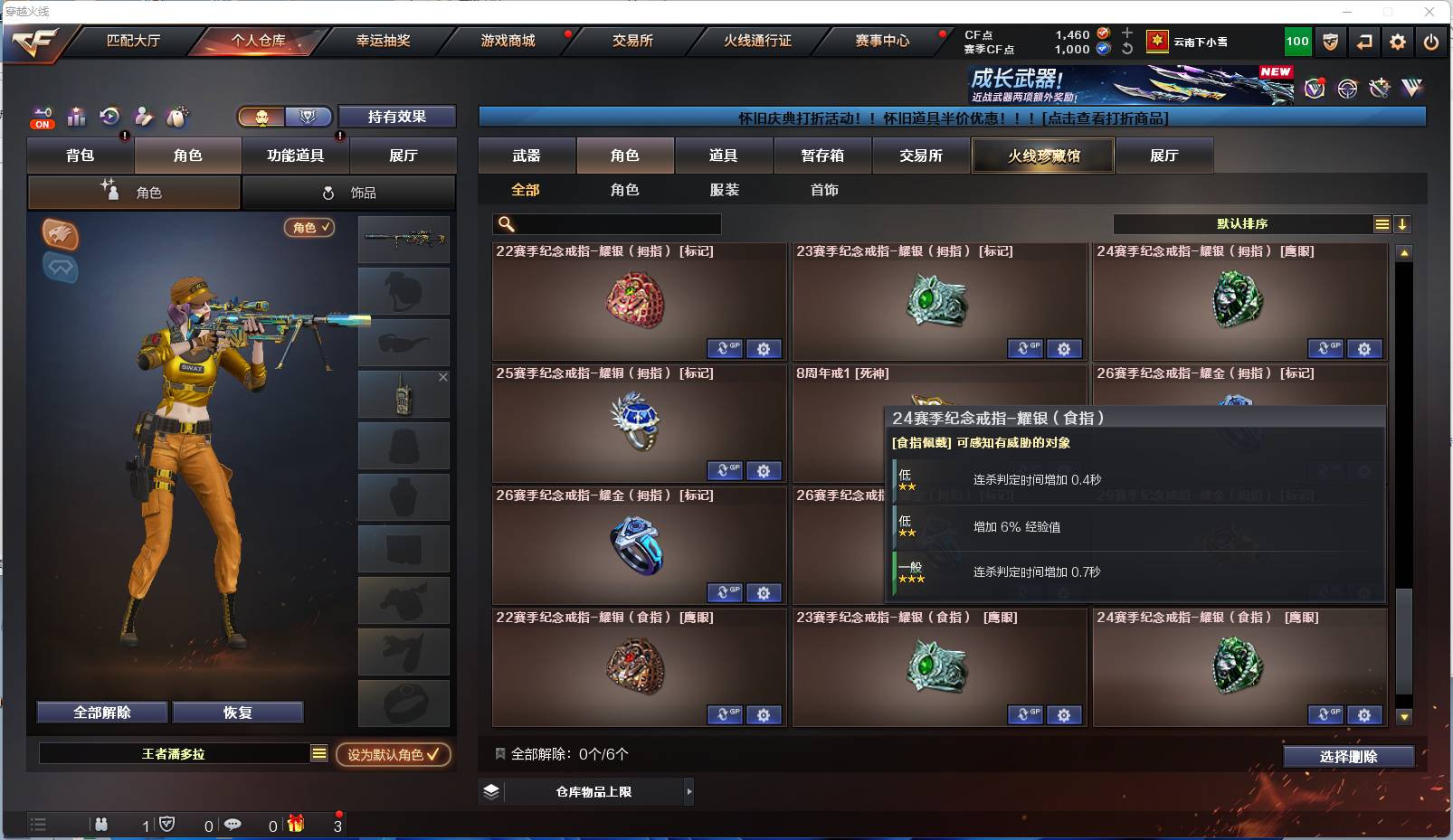Image resolution: width=1453 pixels, height=840 pixels.
Task: Click the dog-tag mouse icon in toolbar
Action: [x=177, y=117]
